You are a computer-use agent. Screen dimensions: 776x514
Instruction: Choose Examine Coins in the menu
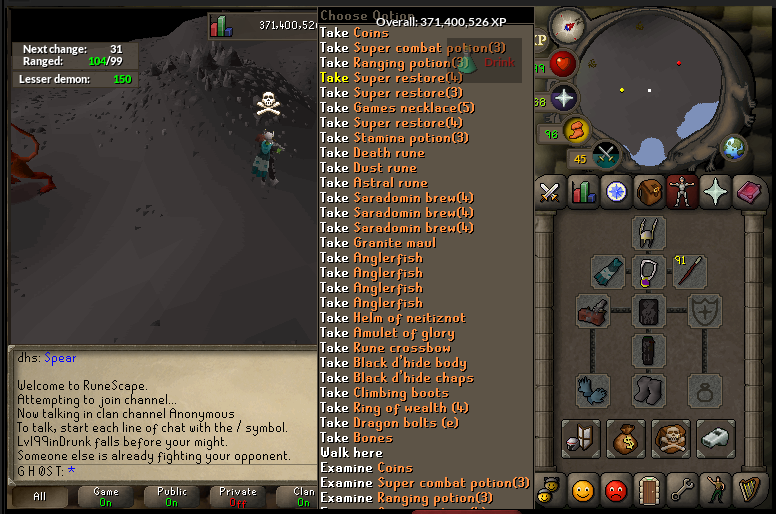click(x=366, y=468)
